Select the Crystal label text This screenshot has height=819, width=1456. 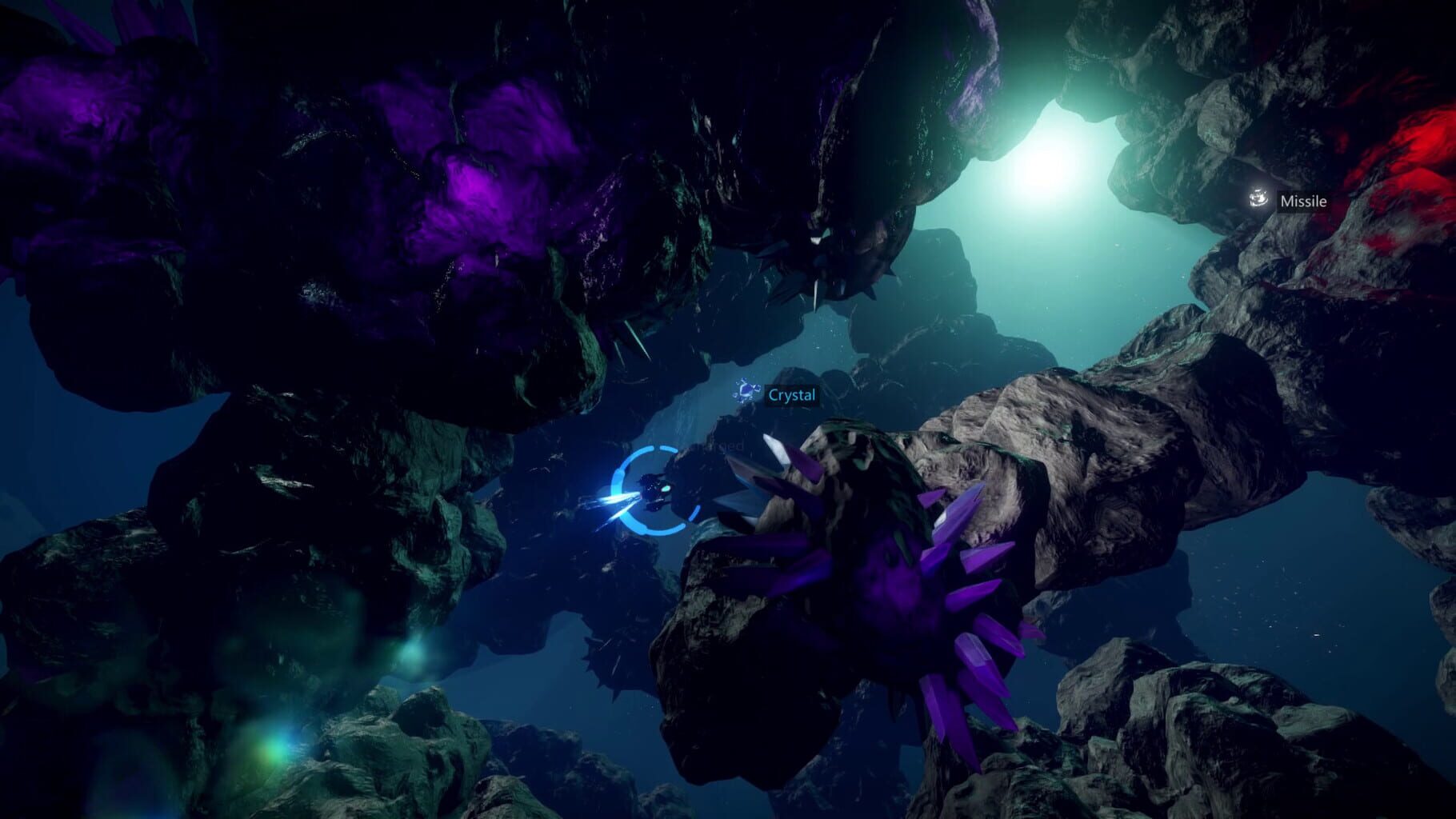[x=792, y=395]
